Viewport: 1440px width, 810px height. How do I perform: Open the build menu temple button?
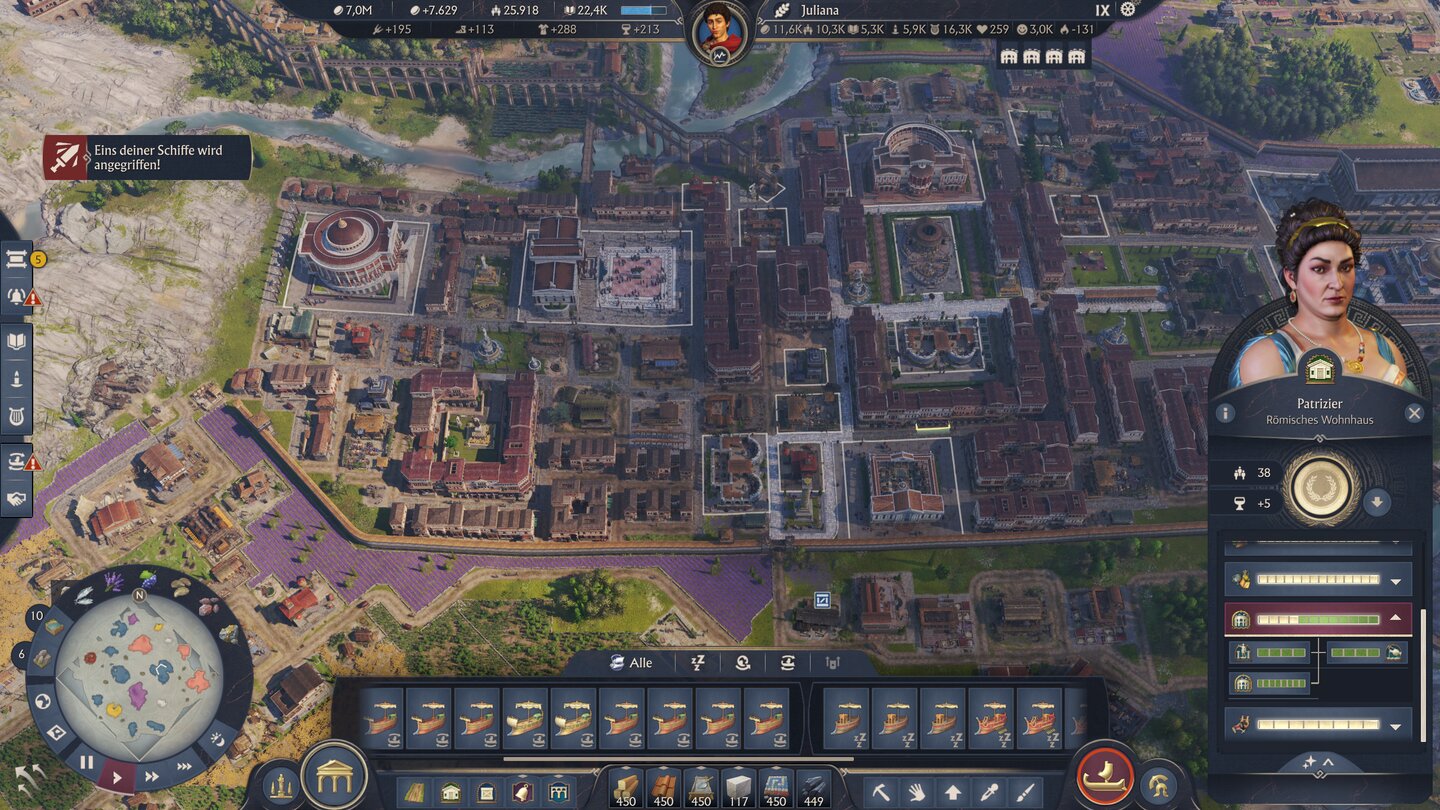334,775
